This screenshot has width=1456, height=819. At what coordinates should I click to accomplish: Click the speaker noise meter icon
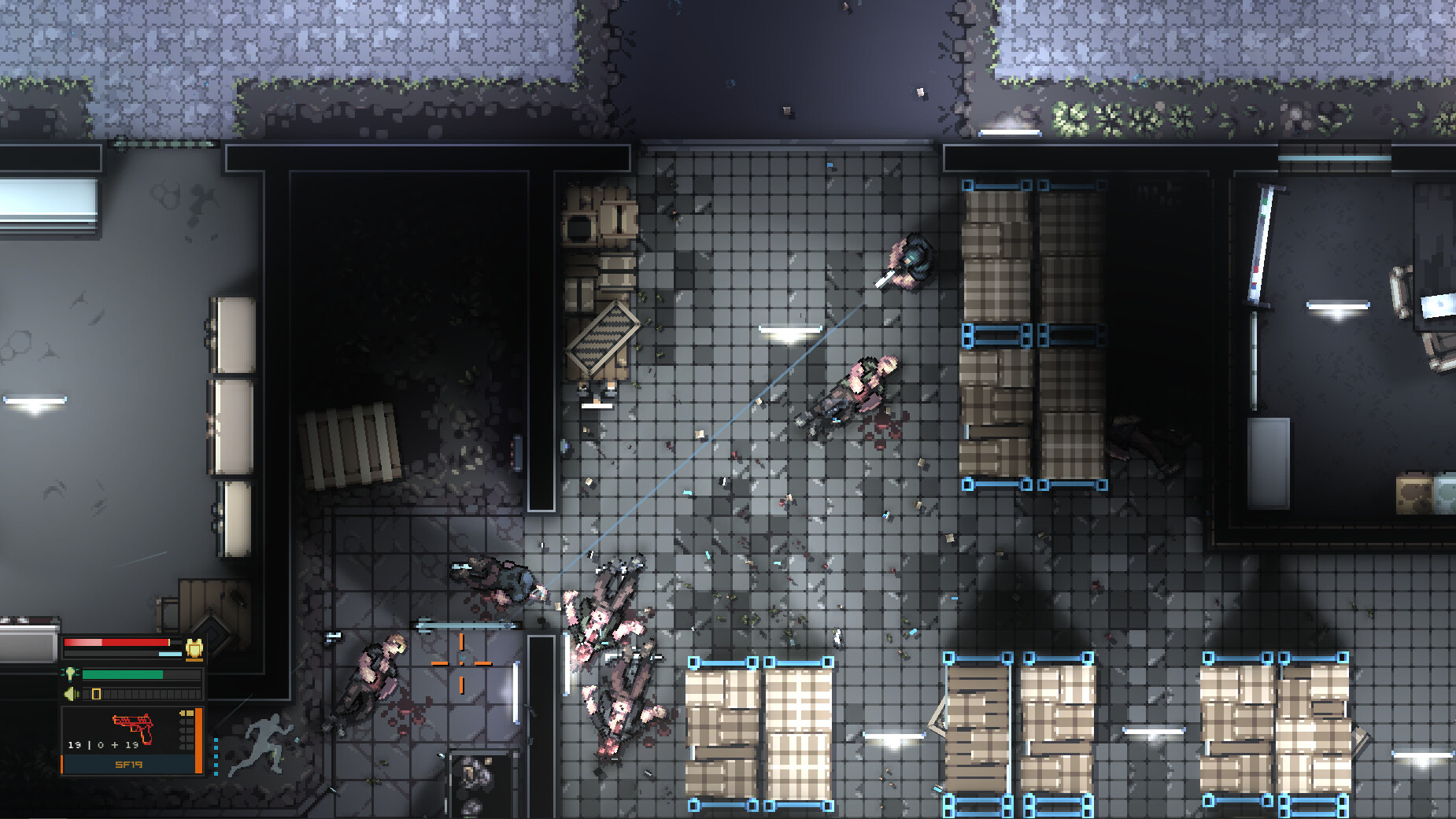pyautogui.click(x=70, y=692)
